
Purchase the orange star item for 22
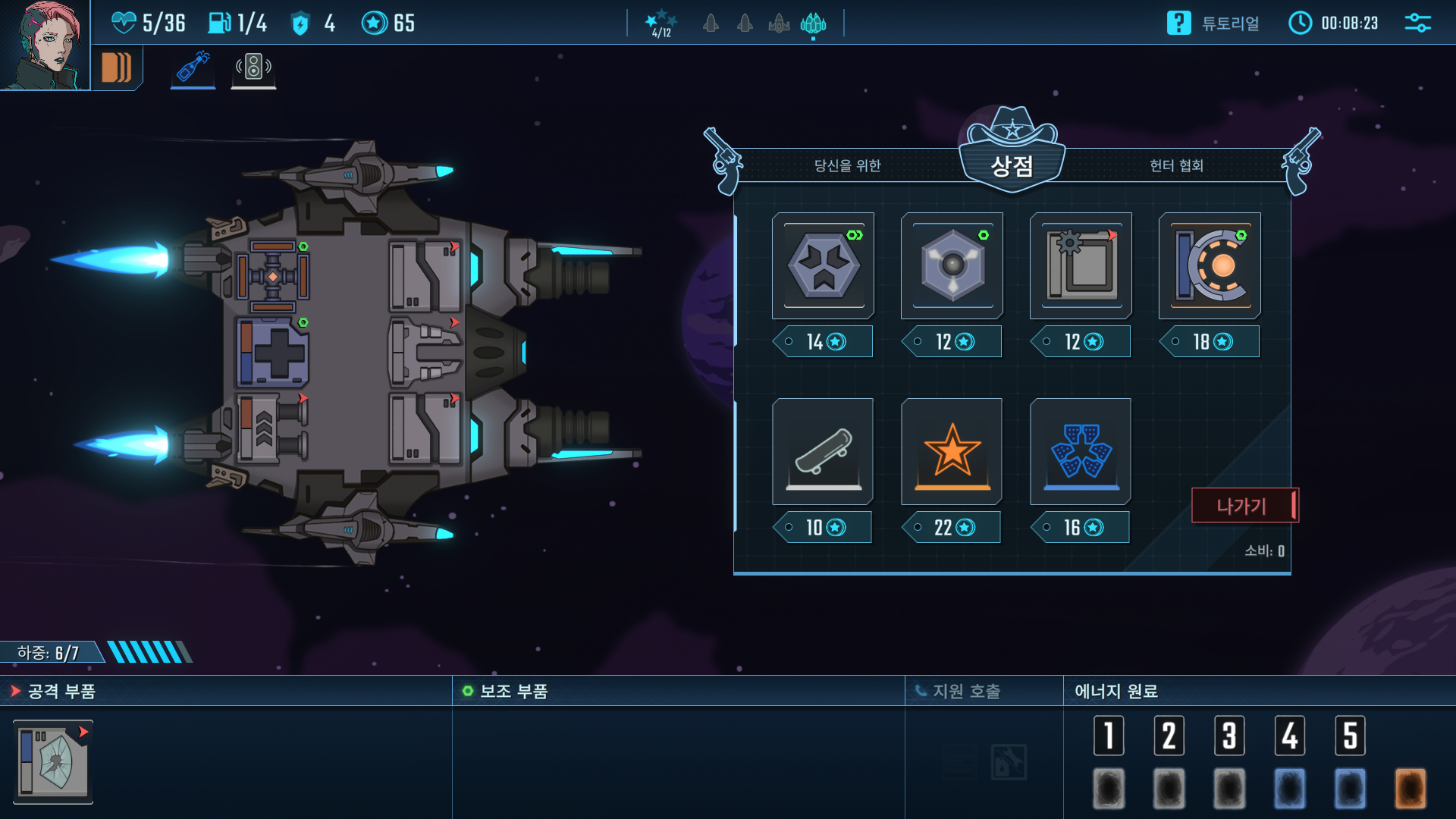point(952,452)
